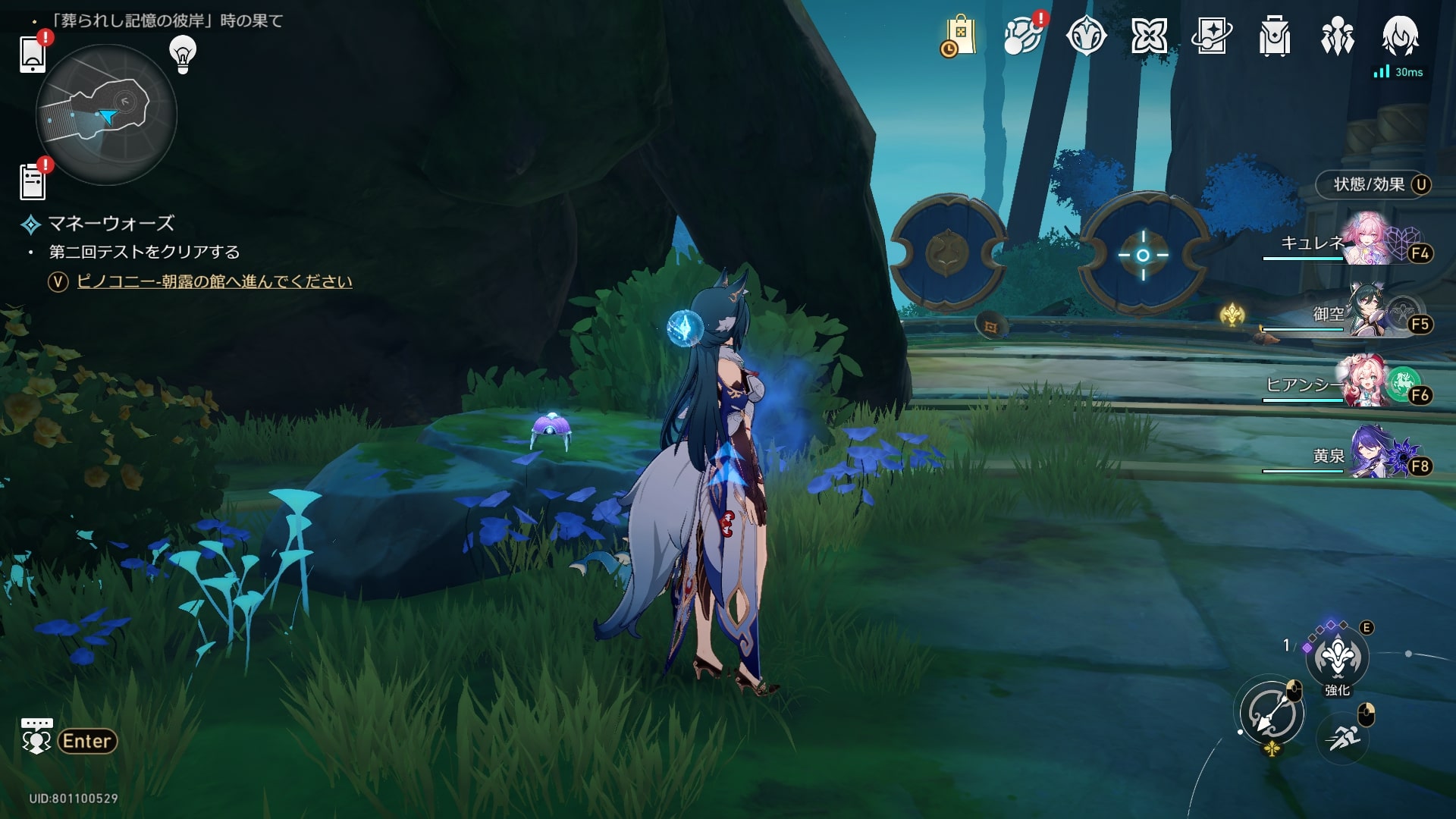
Task: Select the マネーウォーズ quest tracker
Action: click(x=111, y=224)
